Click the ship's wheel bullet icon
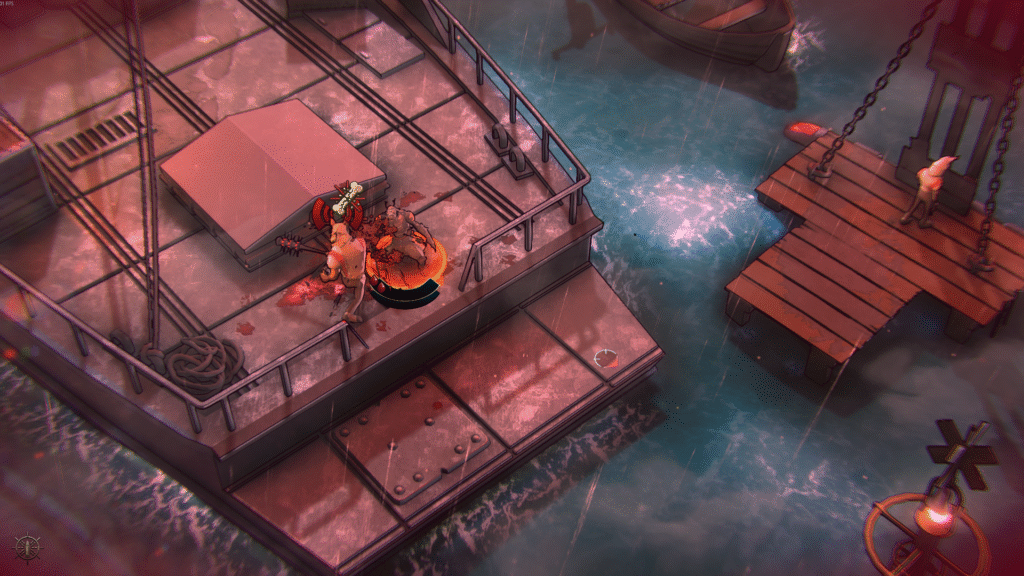The width and height of the screenshot is (1024, 576). click(x=27, y=547)
